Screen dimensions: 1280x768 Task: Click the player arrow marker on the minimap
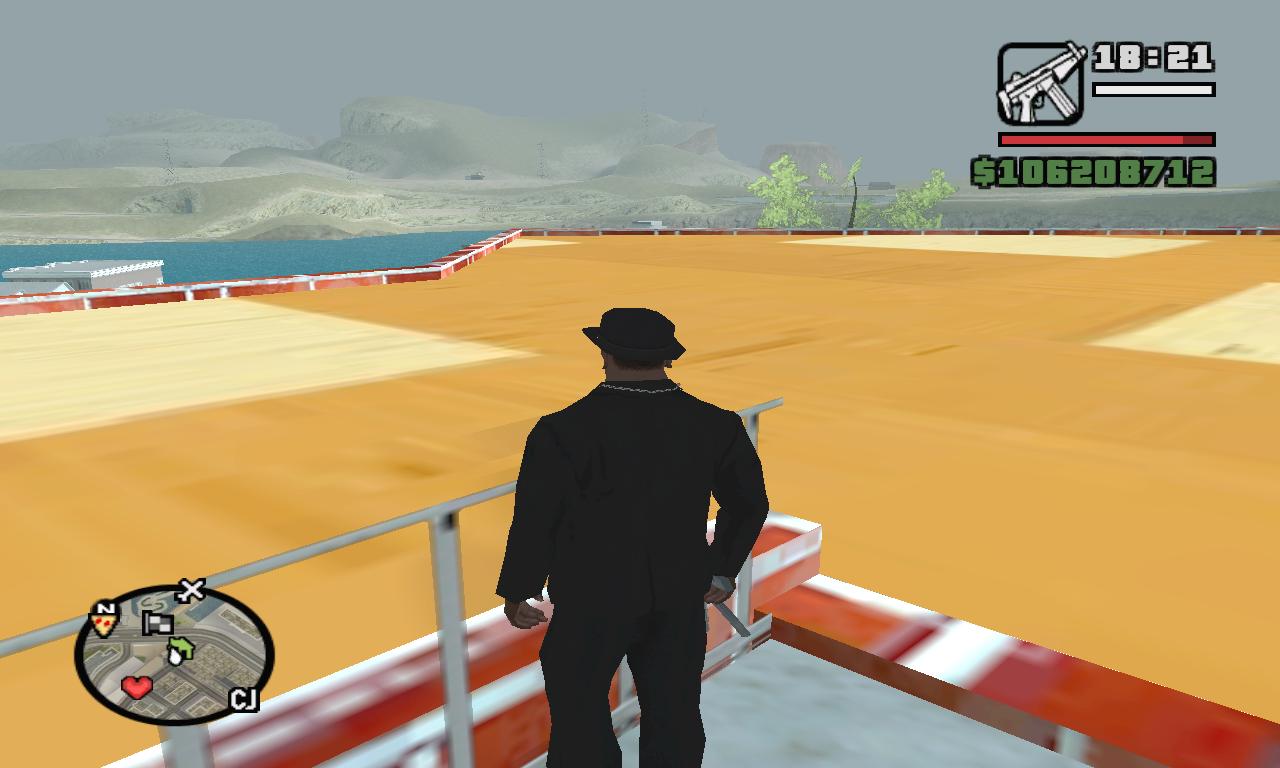pos(176,655)
